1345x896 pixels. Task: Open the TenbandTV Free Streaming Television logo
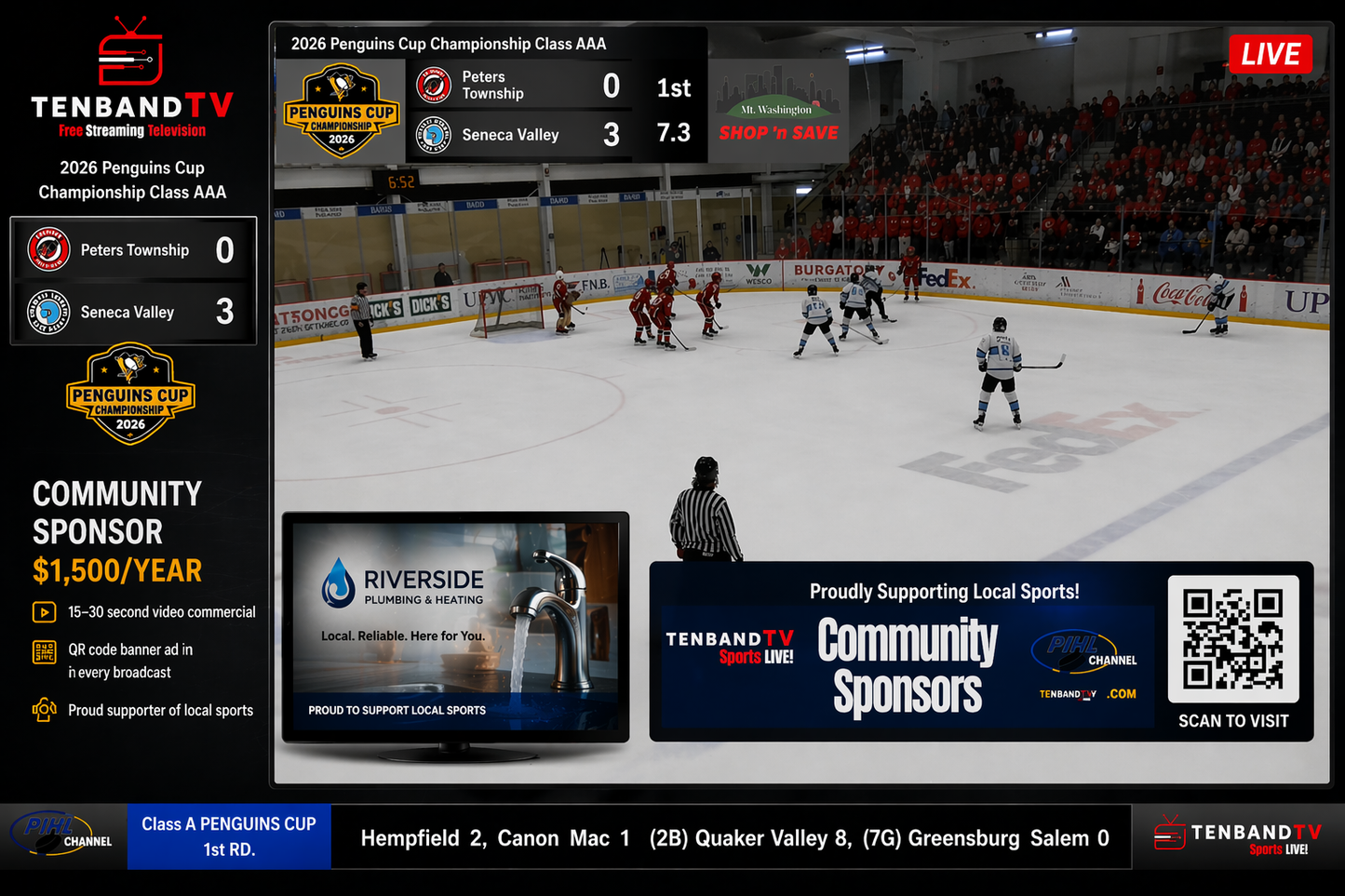pyautogui.click(x=131, y=80)
